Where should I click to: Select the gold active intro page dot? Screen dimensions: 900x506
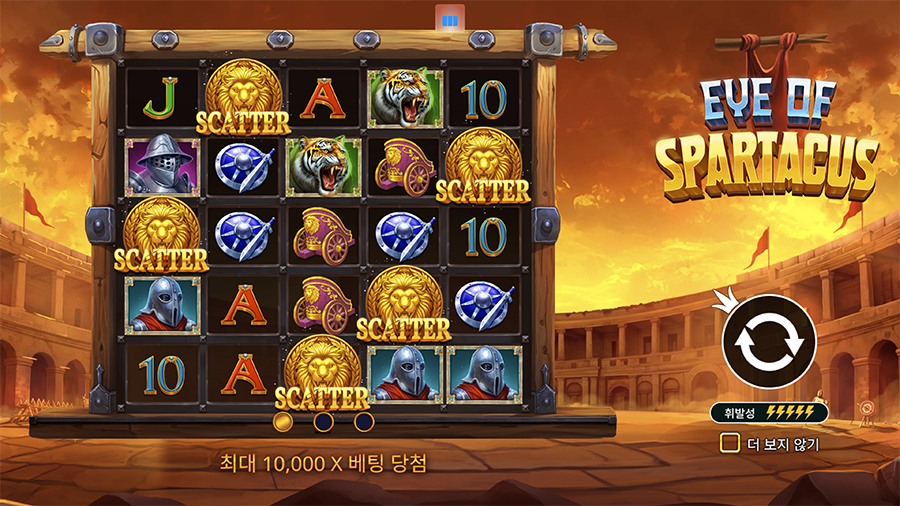click(x=283, y=422)
